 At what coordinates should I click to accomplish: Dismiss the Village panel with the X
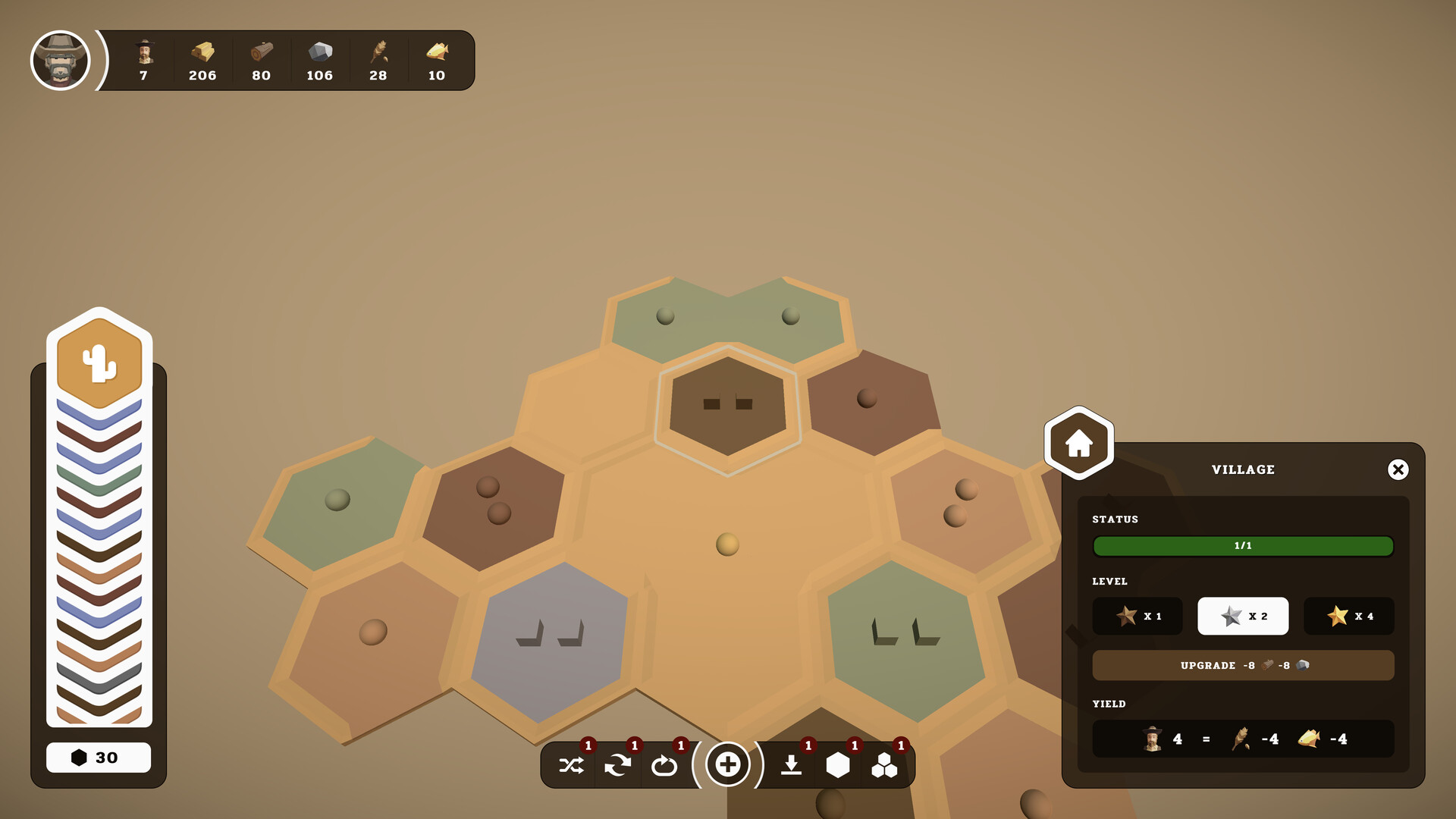[1399, 469]
